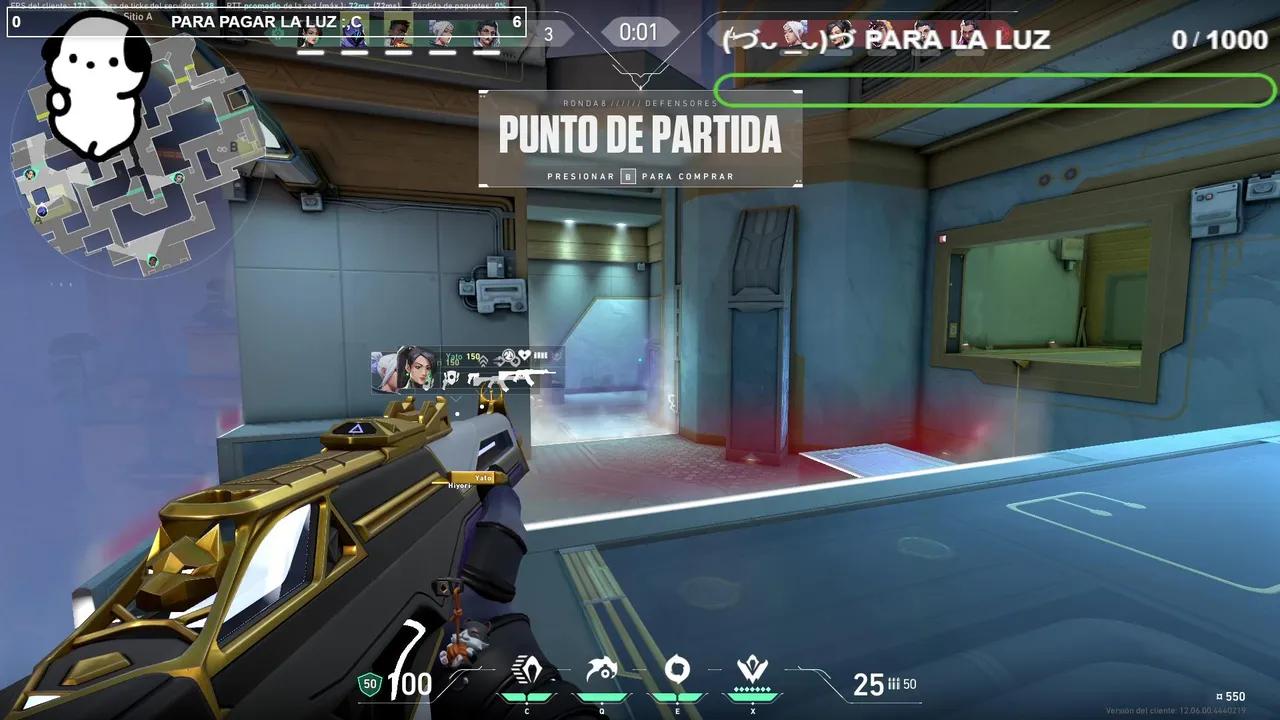Viewport: 1280px width, 720px height.
Task: Select the C ability icon in the HUD
Action: [x=527, y=668]
